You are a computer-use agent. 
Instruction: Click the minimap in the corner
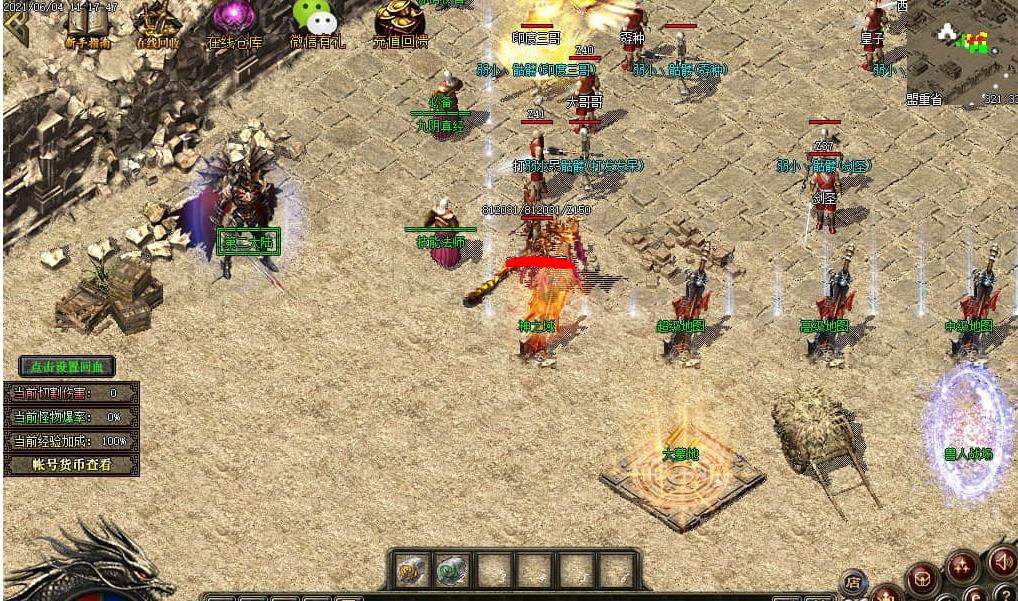click(962, 48)
